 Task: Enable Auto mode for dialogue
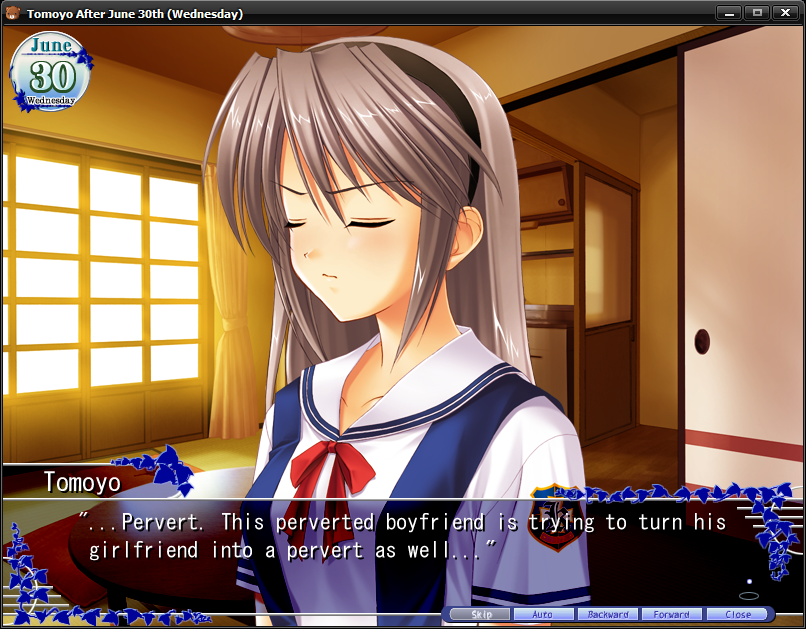[x=544, y=614]
